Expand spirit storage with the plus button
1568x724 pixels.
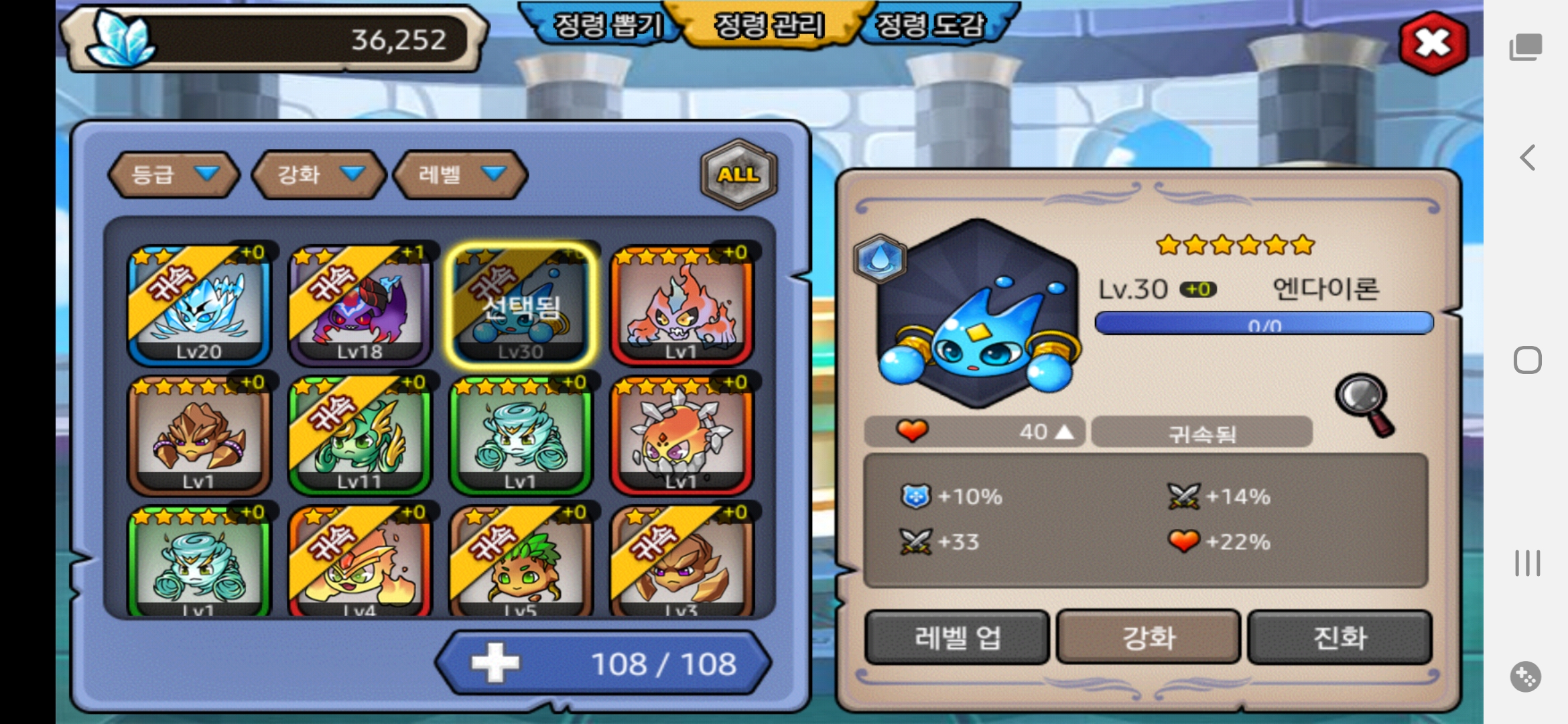coord(495,663)
